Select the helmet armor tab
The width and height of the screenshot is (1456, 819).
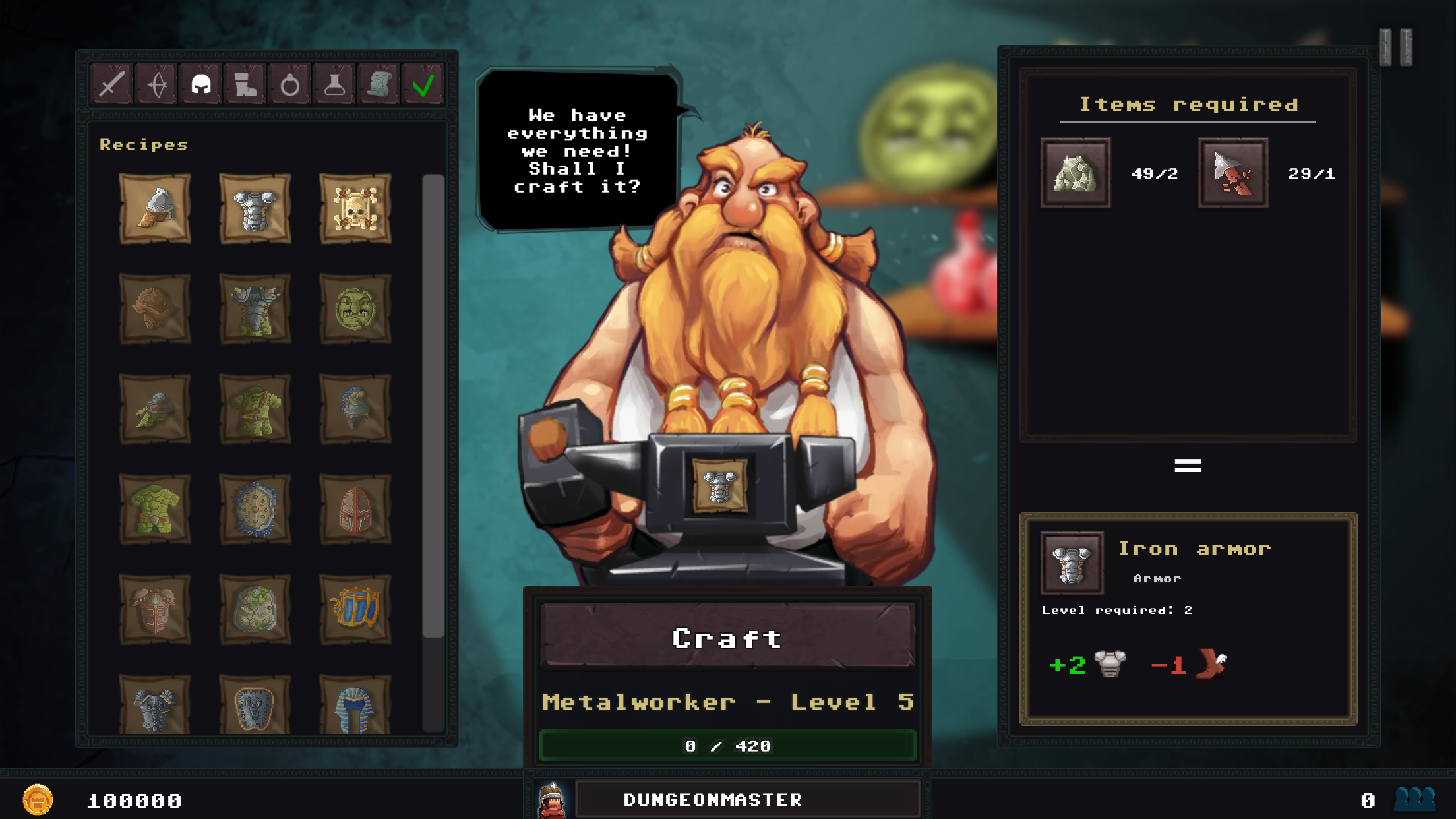tap(201, 84)
